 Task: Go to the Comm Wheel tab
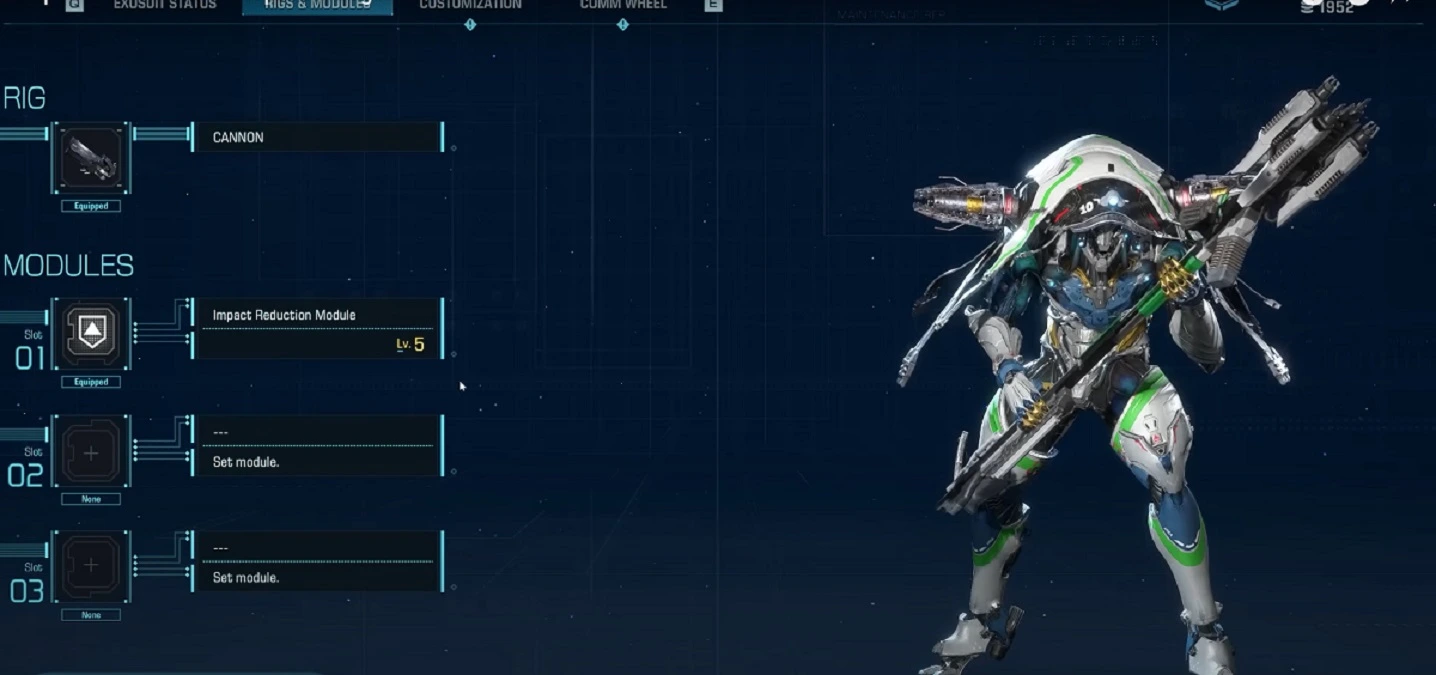click(x=623, y=5)
